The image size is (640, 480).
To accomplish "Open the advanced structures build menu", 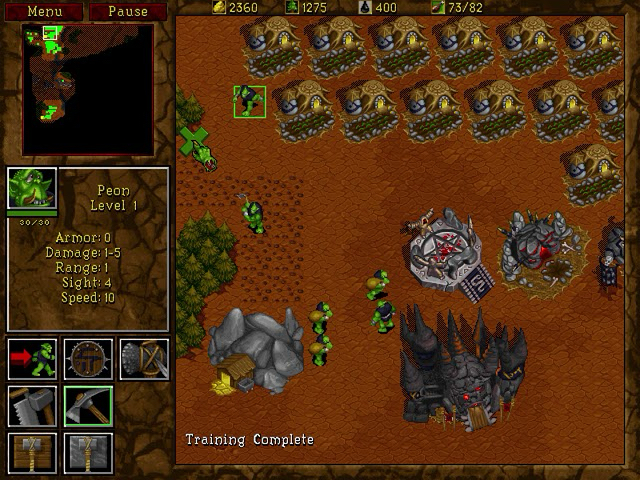I will tap(88, 452).
